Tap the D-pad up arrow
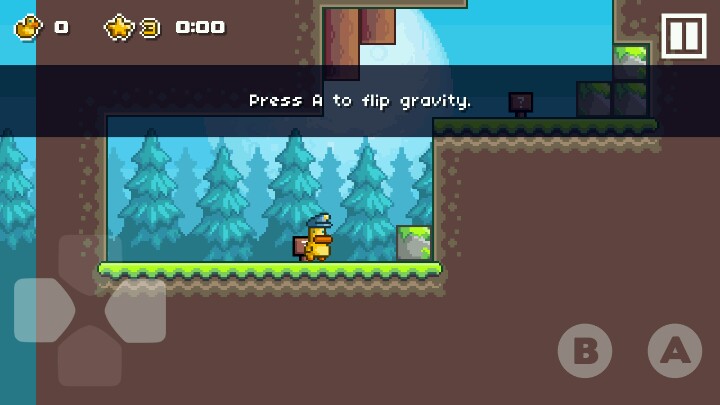The width and height of the screenshot is (720, 405). pyautogui.click(x=89, y=262)
